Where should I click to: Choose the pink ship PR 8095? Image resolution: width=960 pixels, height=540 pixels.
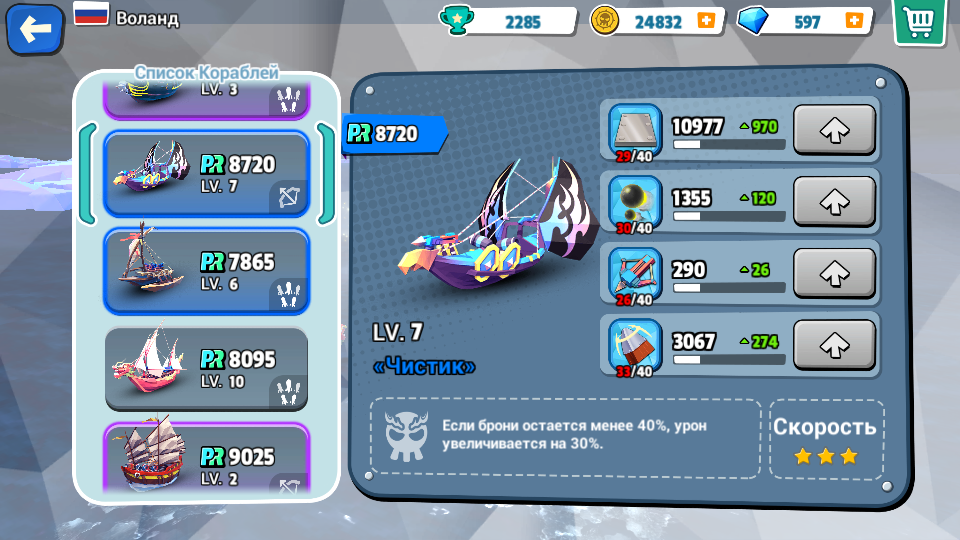pos(206,368)
